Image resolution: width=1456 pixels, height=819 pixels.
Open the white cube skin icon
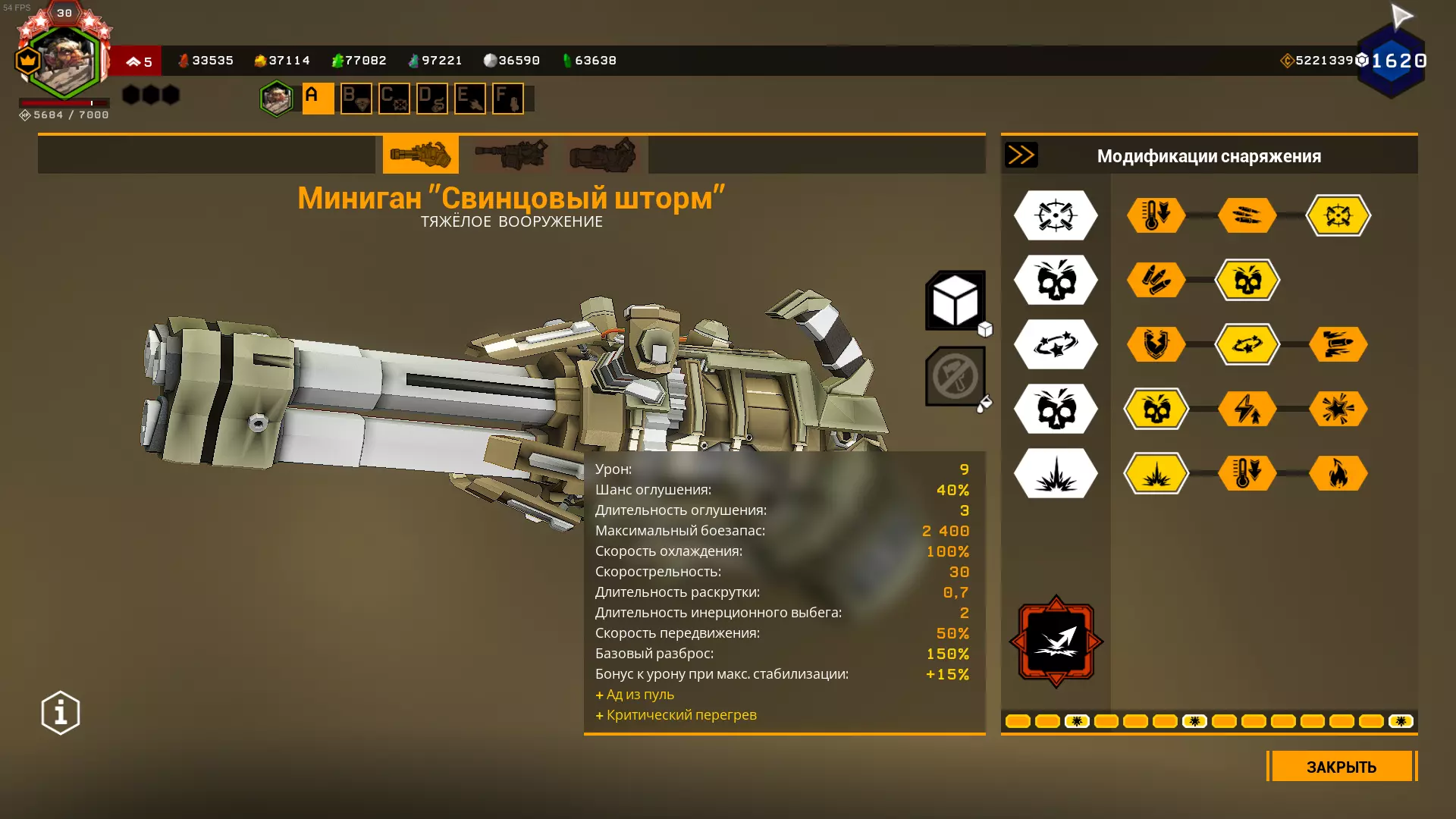pyautogui.click(x=955, y=301)
